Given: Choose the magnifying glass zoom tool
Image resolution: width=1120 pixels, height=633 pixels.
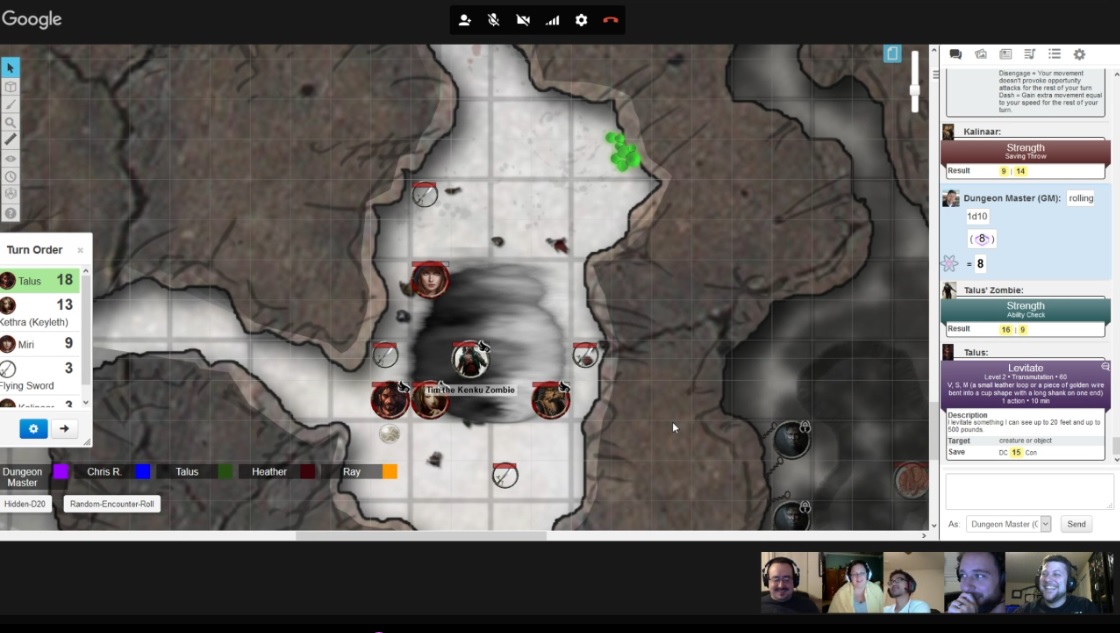Looking at the screenshot, I should pyautogui.click(x=10, y=122).
